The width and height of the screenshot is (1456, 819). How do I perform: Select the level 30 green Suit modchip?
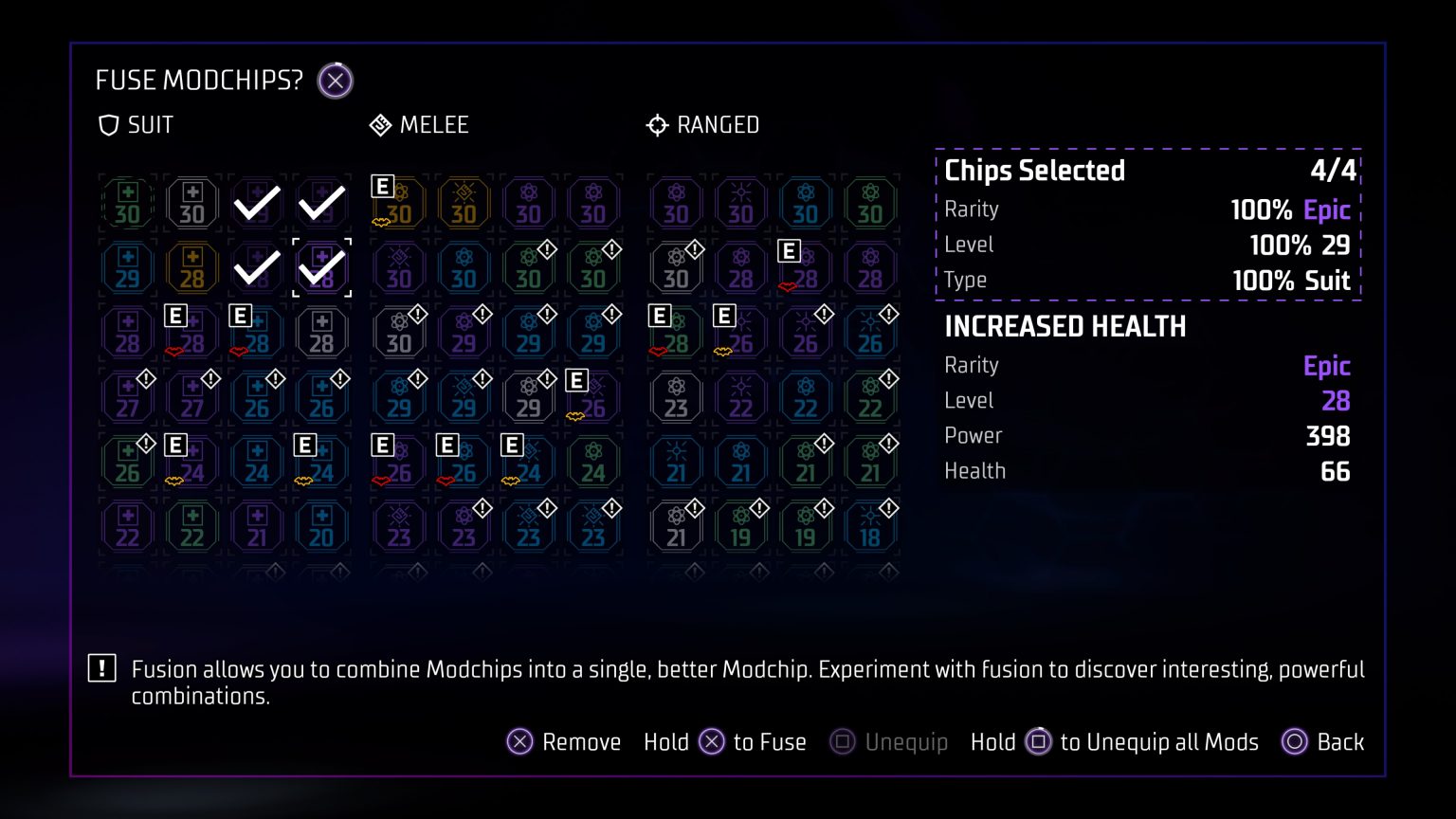[x=127, y=202]
